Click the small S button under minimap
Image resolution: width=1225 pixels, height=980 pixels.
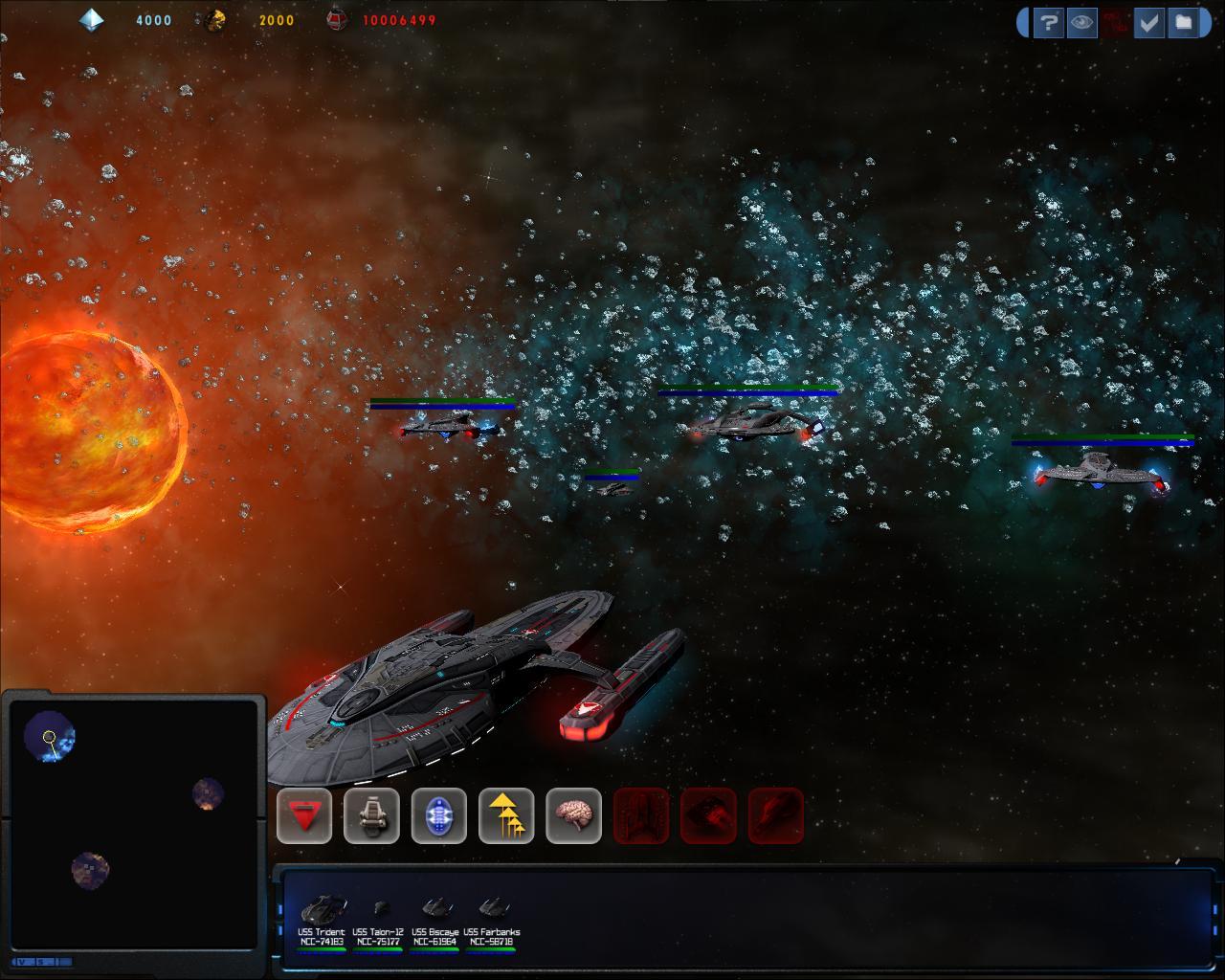pyautogui.click(x=40, y=961)
